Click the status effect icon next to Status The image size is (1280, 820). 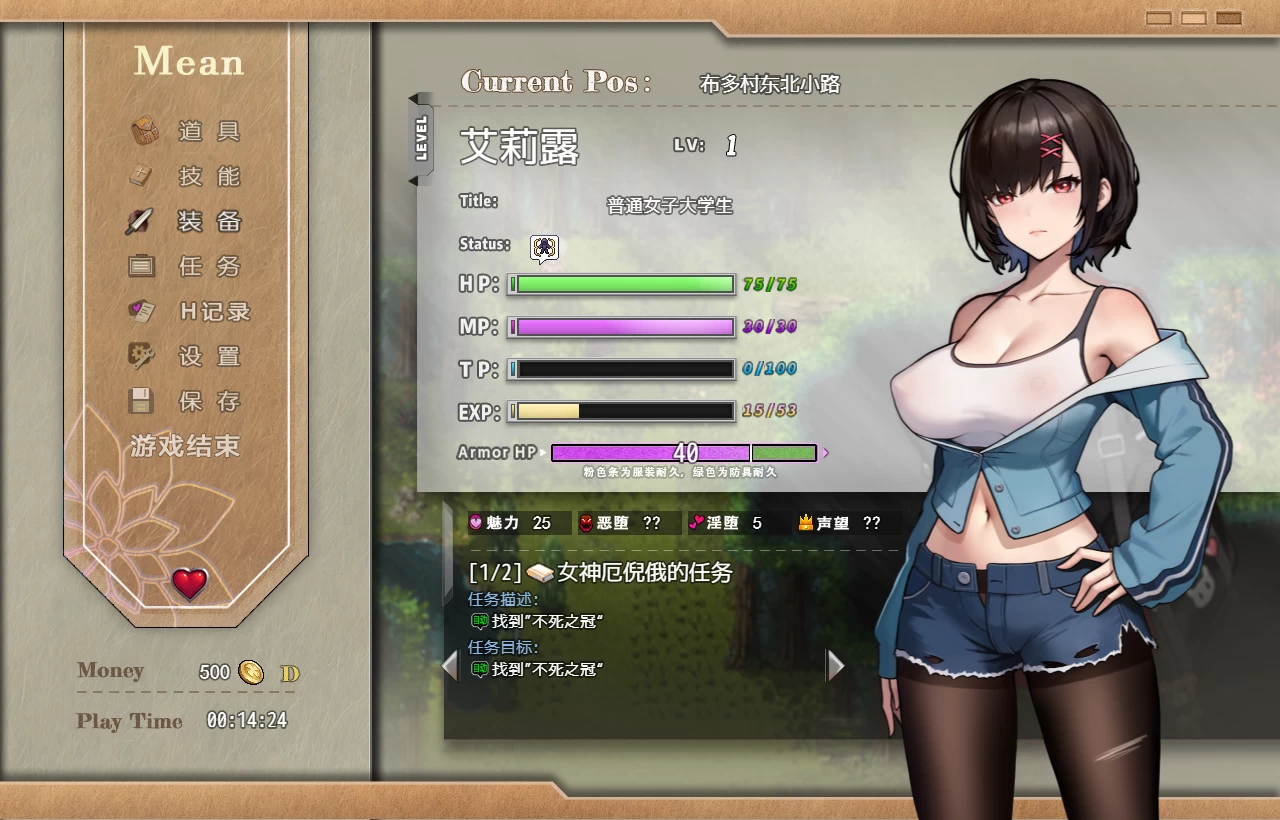pos(542,248)
